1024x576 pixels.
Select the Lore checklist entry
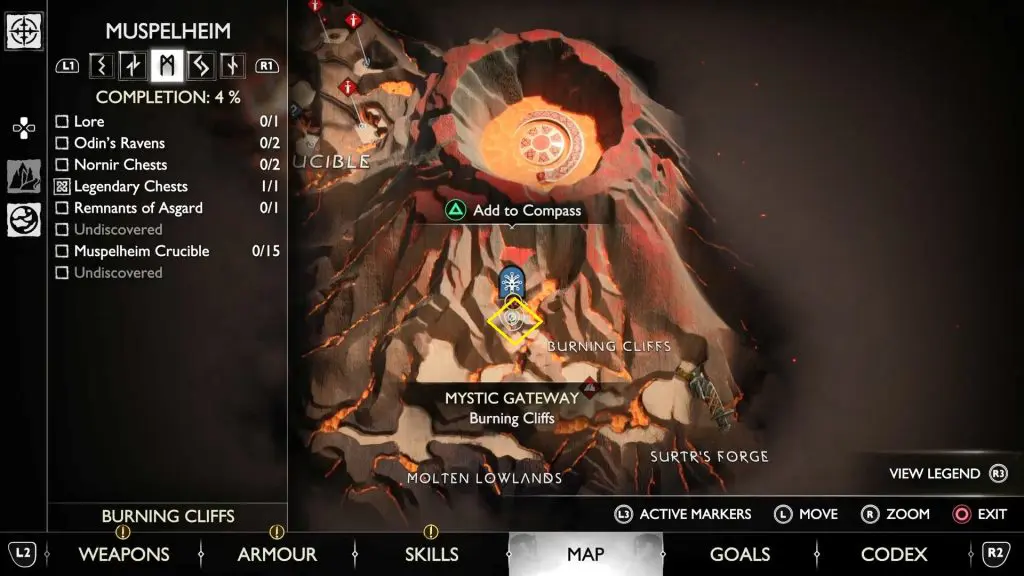coord(88,122)
